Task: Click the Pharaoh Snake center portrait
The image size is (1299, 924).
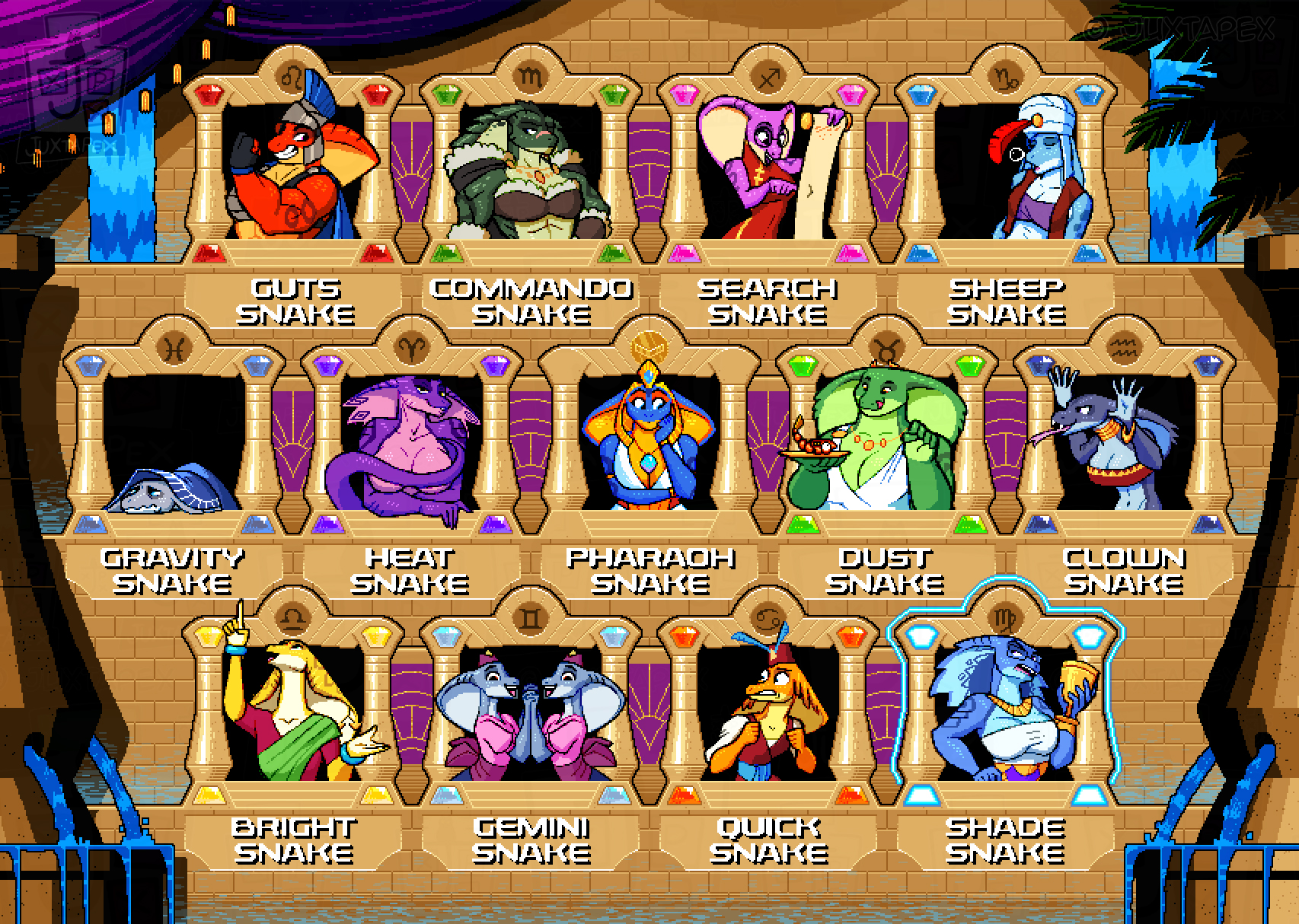Action: coord(649,441)
